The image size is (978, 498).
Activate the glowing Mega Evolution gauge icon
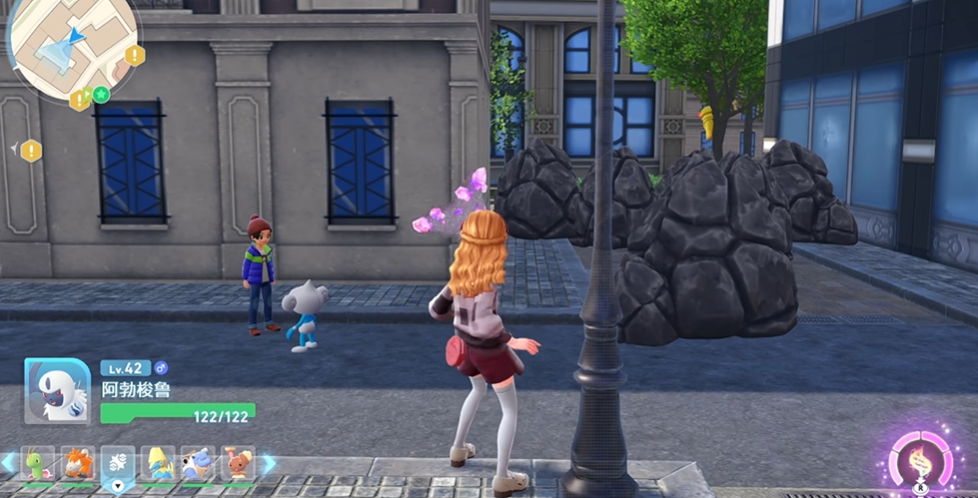[918, 459]
